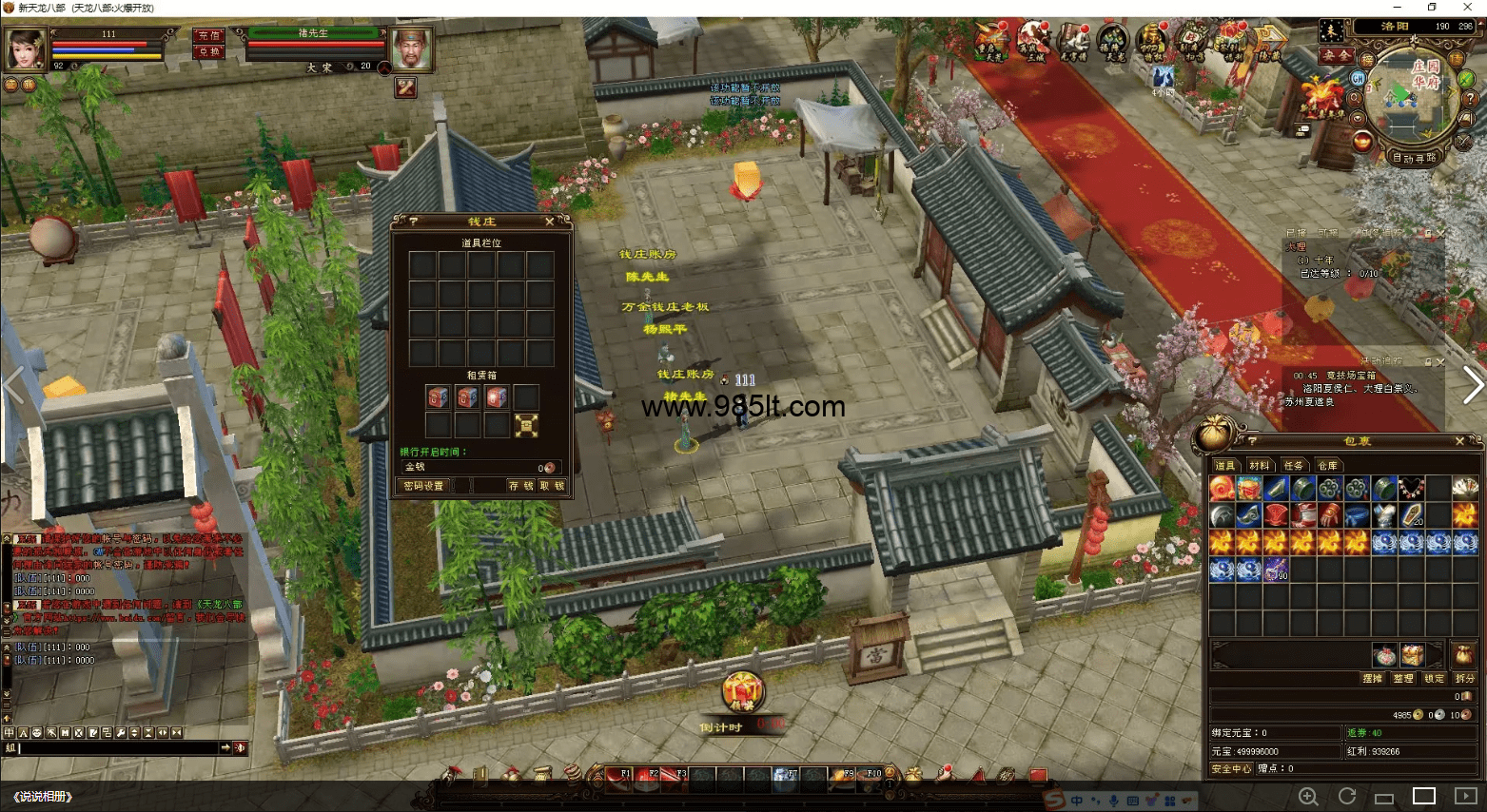Select the heart-shaped necklace item
1487x812 pixels.
click(1412, 489)
